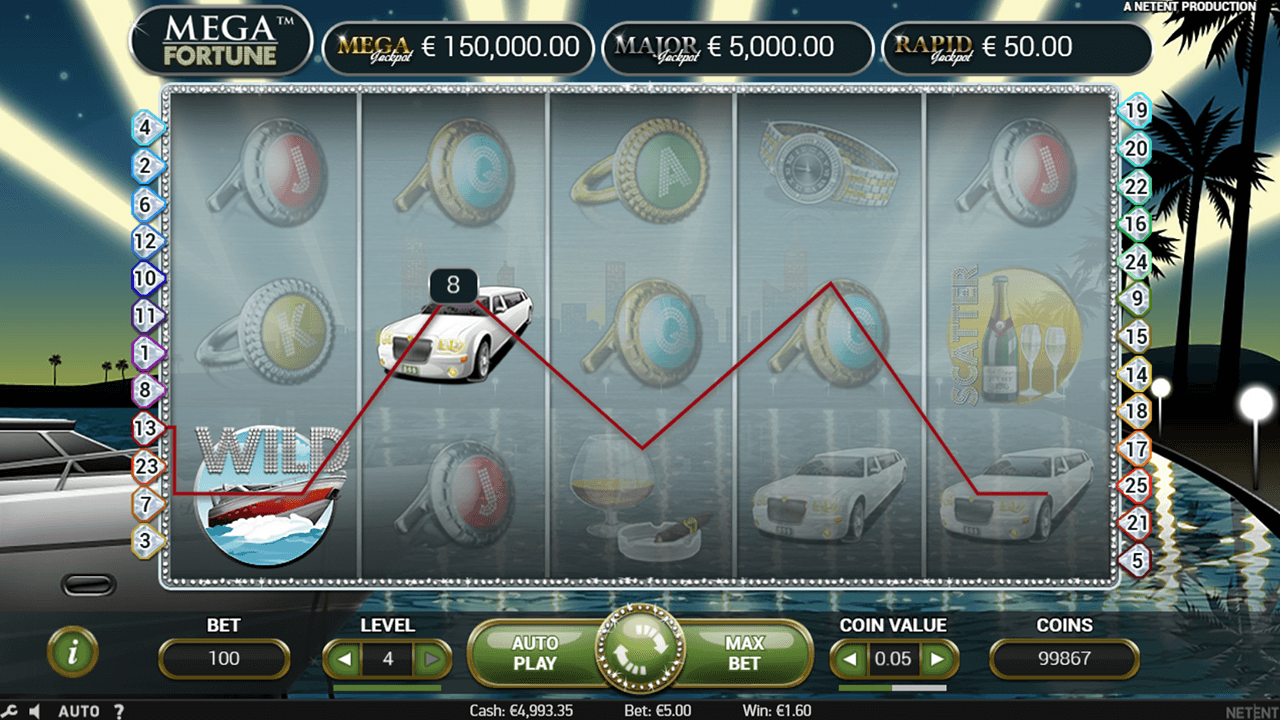This screenshot has width=1280, height=720.
Task: Raise the coin value
Action: point(937,660)
